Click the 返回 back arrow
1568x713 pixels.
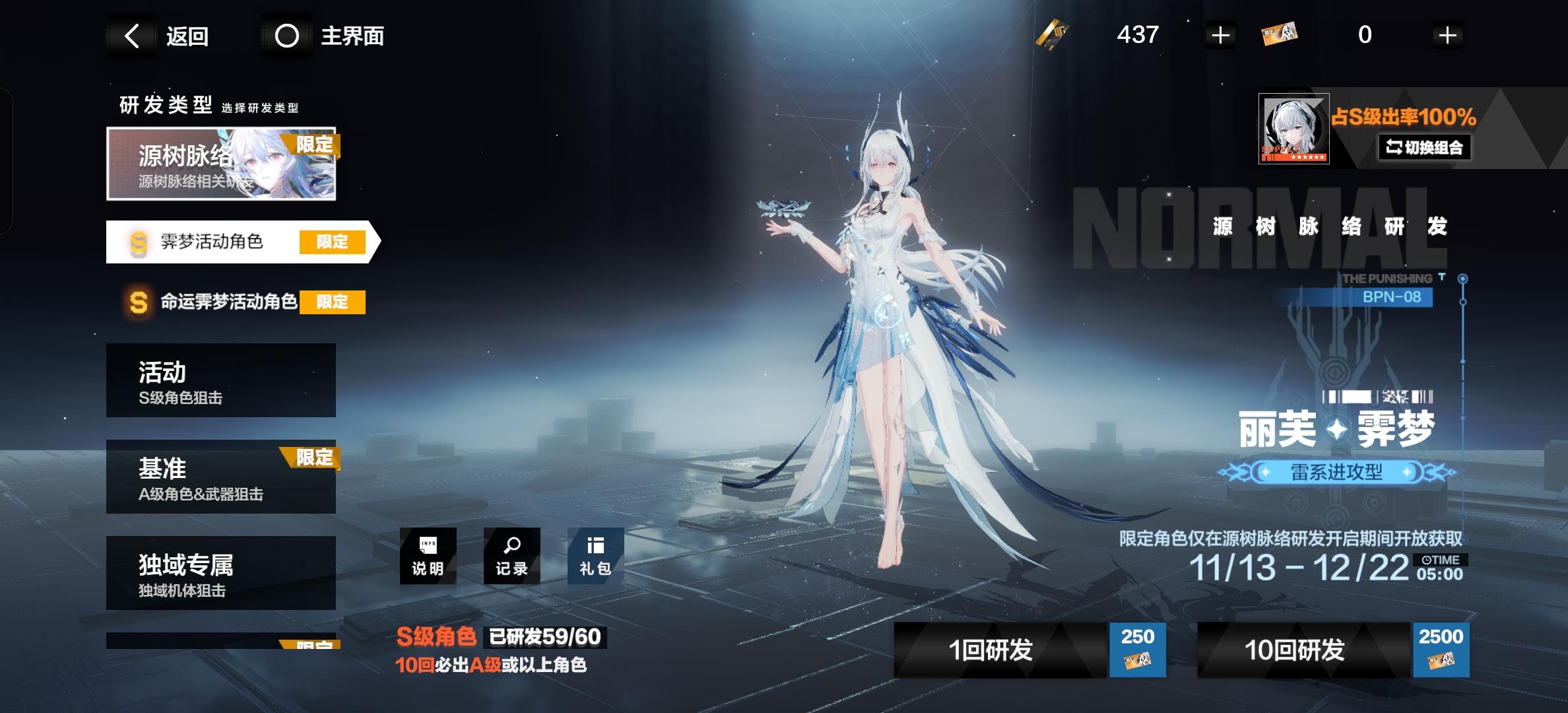[132, 36]
